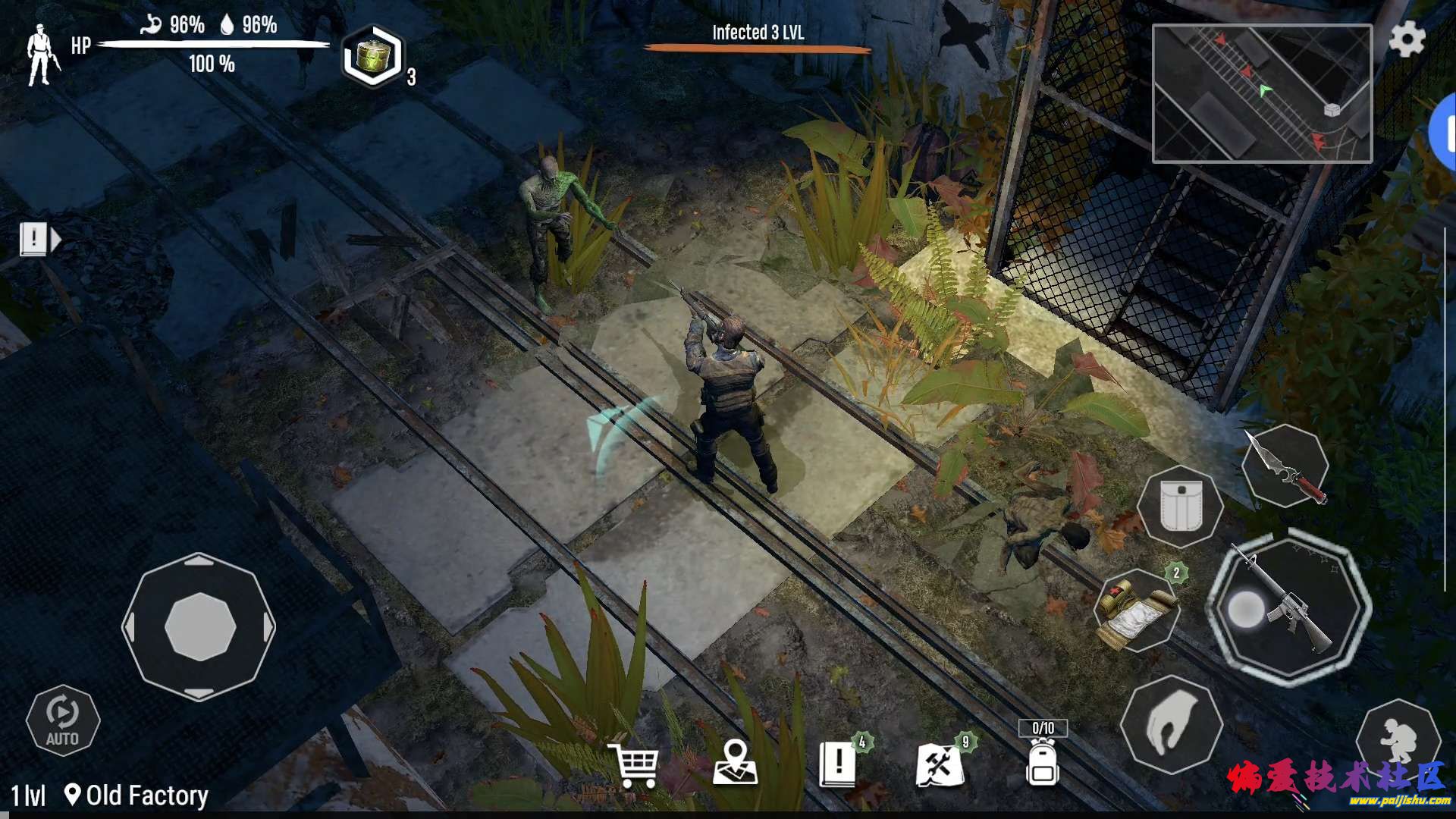This screenshot has height=819, width=1456.
Task: Tap the hand interact button
Action: (1171, 724)
